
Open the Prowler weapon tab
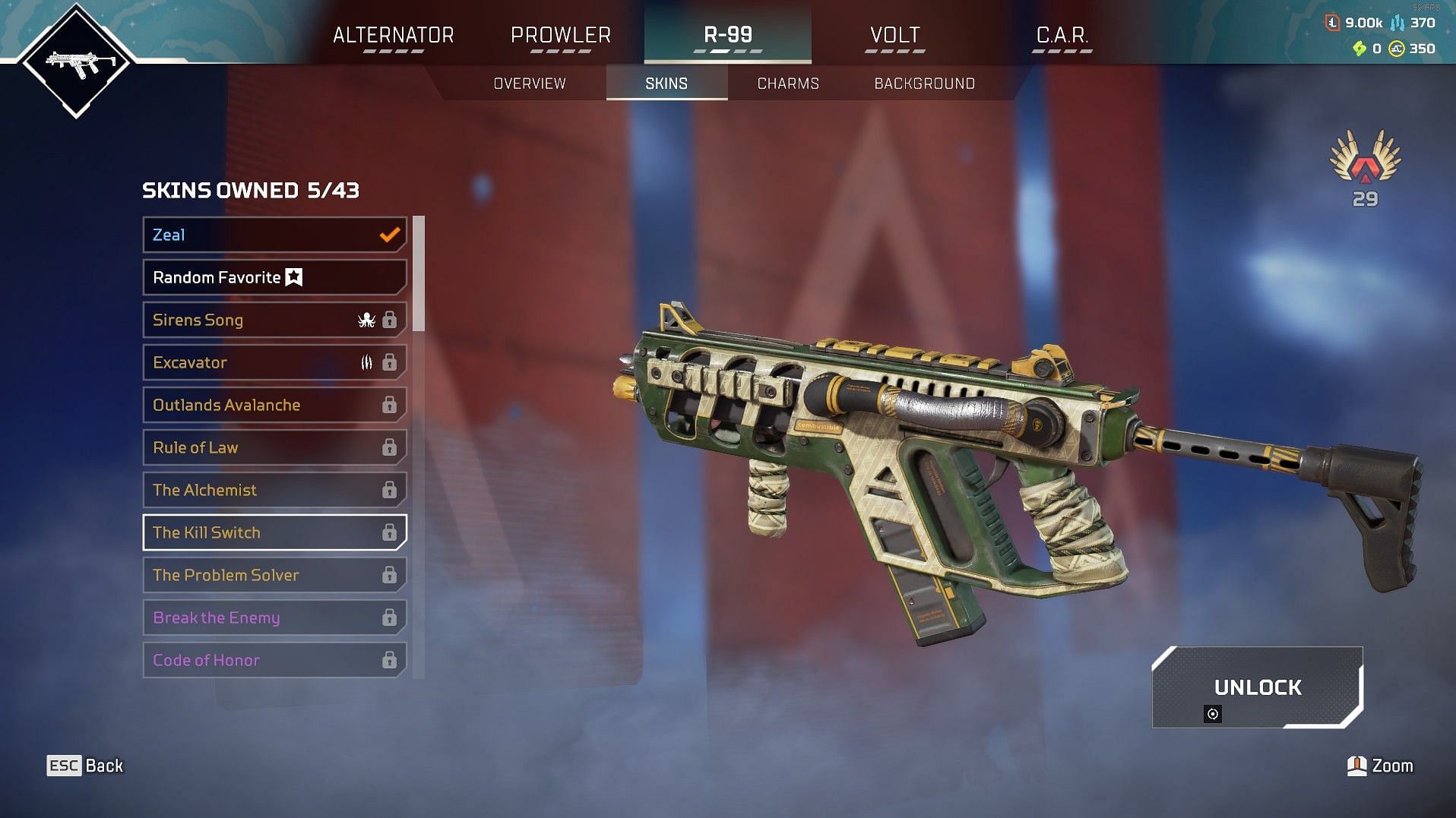point(561,36)
